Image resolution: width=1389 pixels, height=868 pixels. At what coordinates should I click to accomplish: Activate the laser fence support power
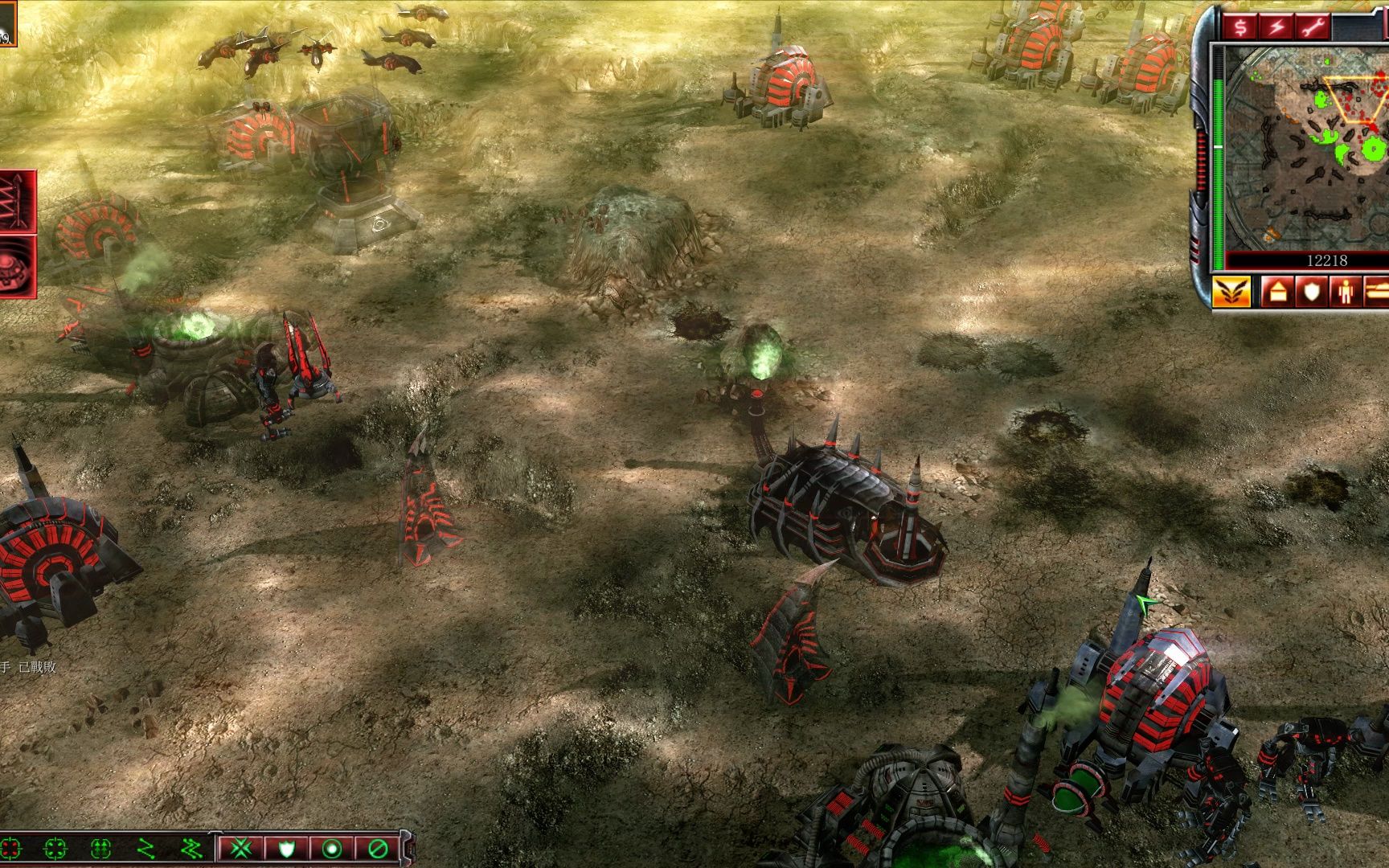(x=18, y=199)
